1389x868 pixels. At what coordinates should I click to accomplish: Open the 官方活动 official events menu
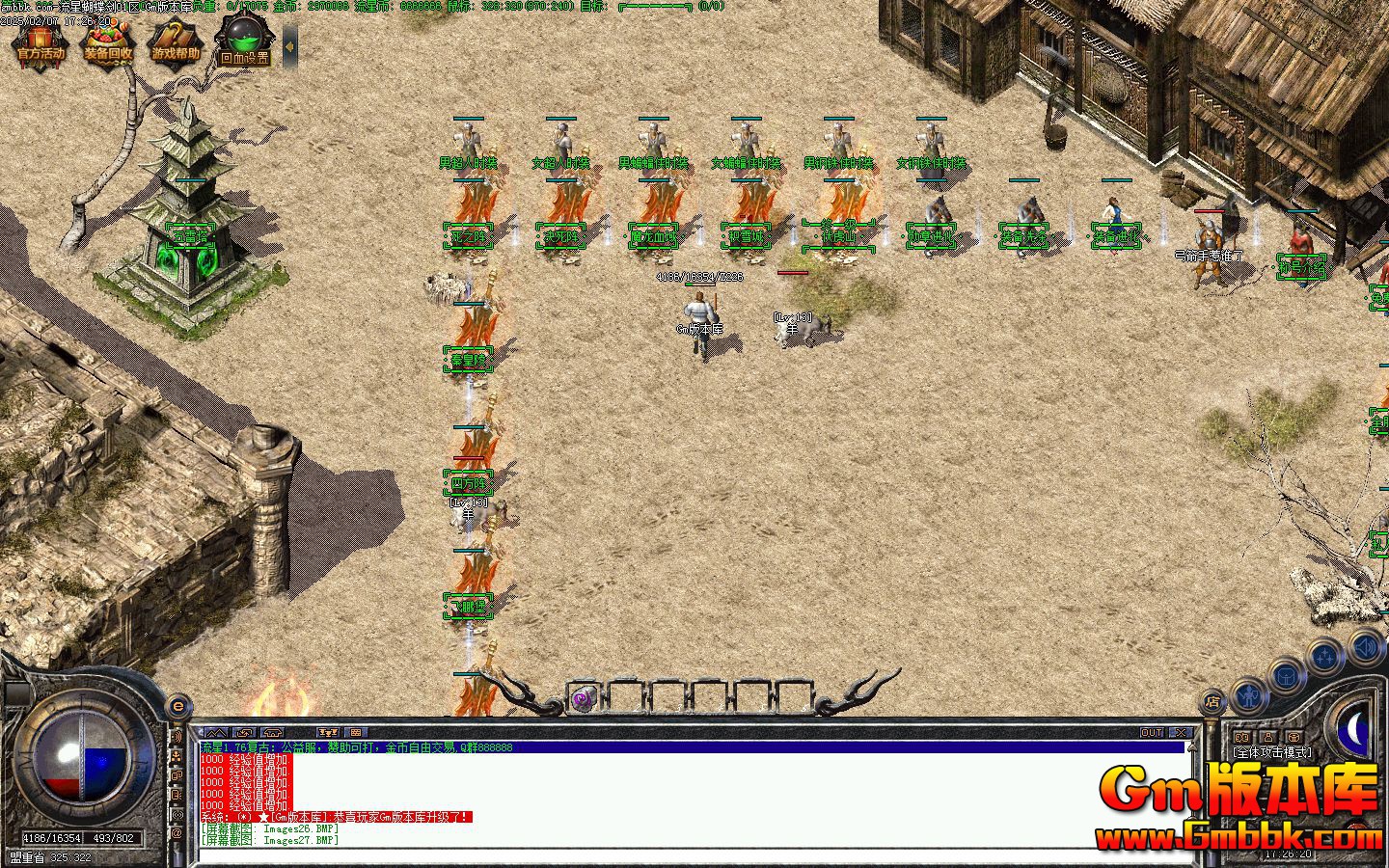coord(40,44)
